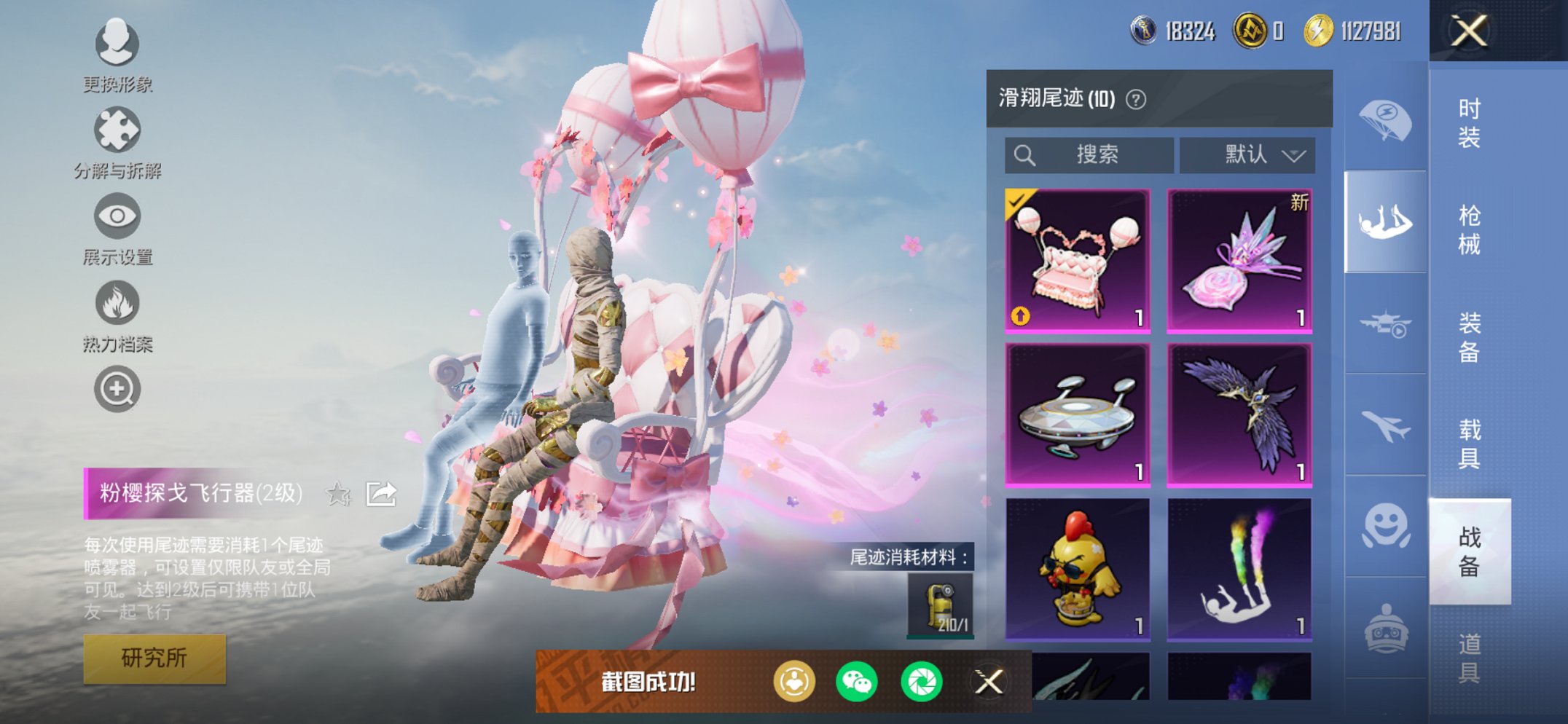
Task: Open the 默认 sort dropdown
Action: (x=1247, y=155)
